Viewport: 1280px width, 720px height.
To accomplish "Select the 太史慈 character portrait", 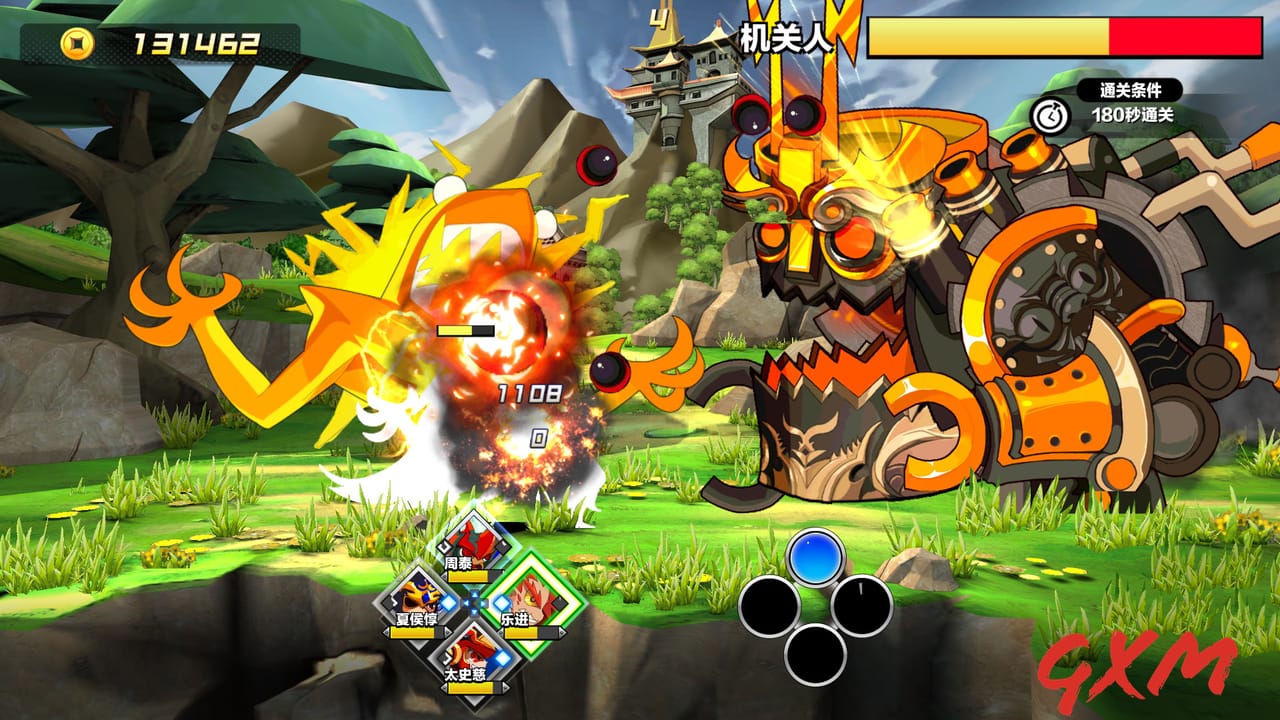I will [x=473, y=655].
